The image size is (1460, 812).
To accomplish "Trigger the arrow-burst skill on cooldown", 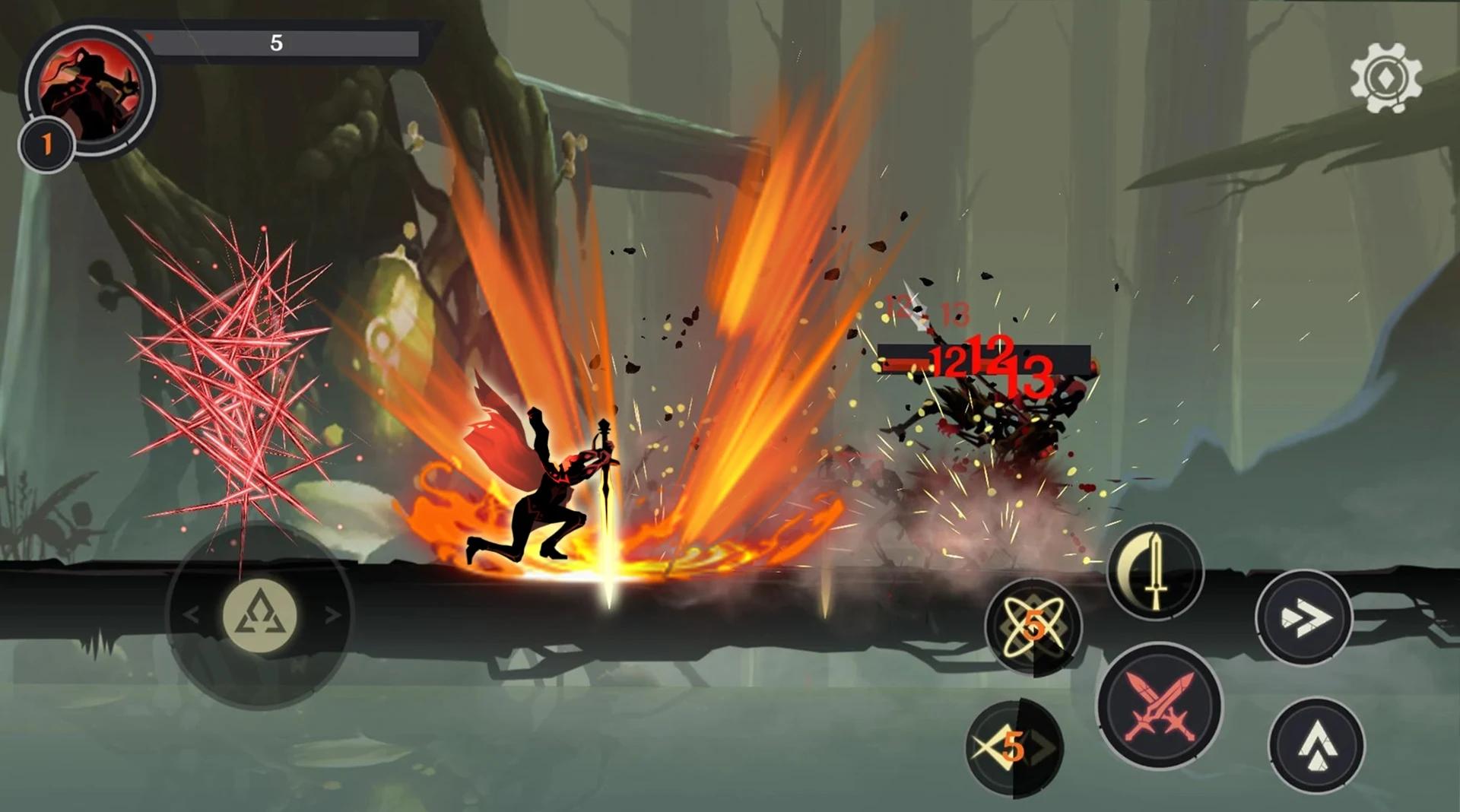I will (1014, 748).
